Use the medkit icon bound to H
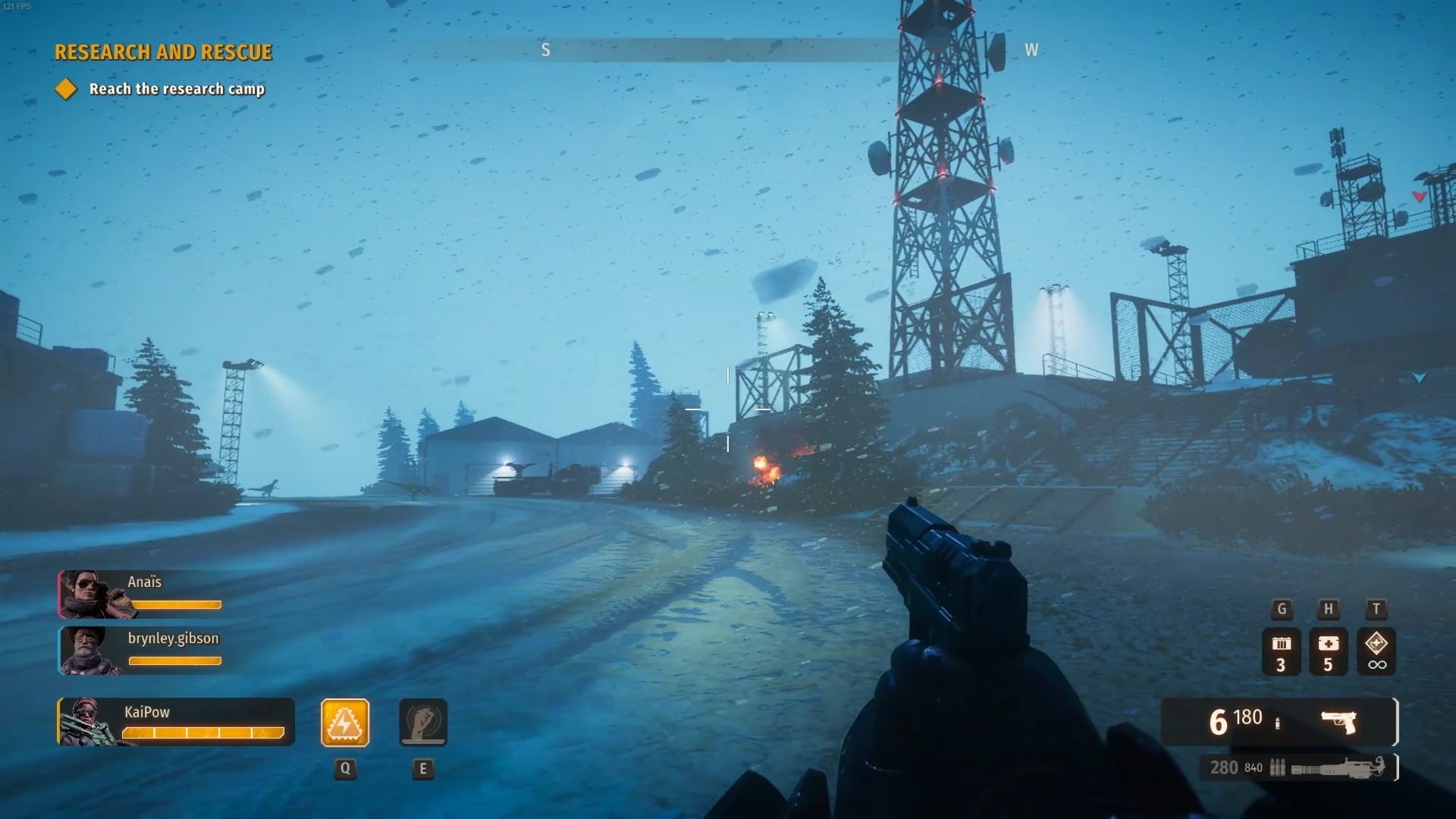 point(1329,651)
